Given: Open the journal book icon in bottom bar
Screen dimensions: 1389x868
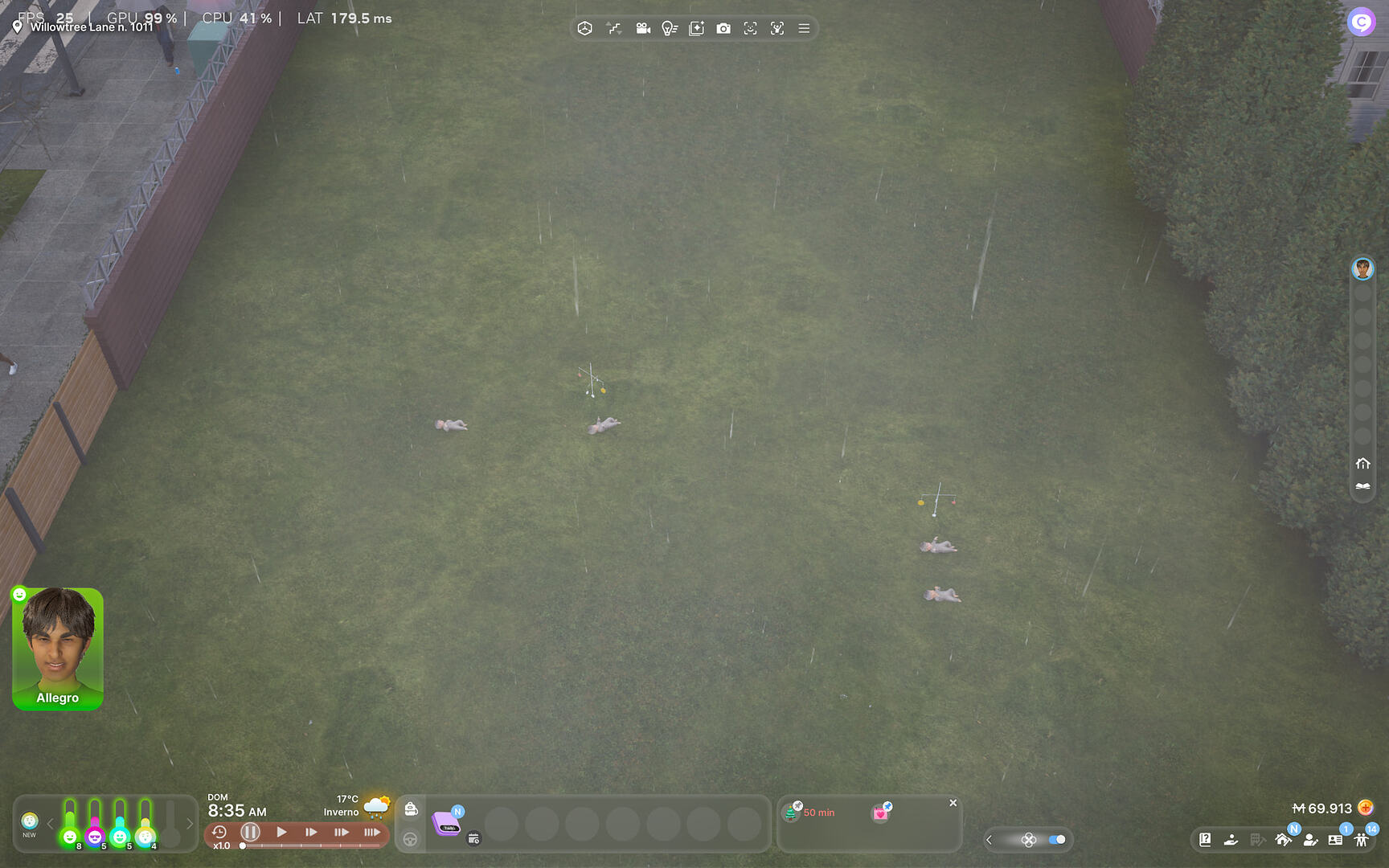Looking at the screenshot, I should pos(1206,840).
